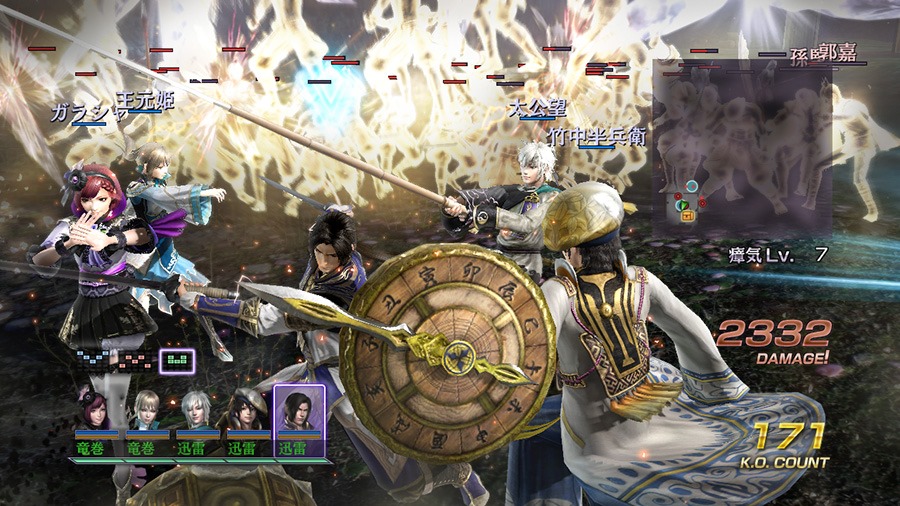Click the treasure chest marker on minimap

click(689, 214)
